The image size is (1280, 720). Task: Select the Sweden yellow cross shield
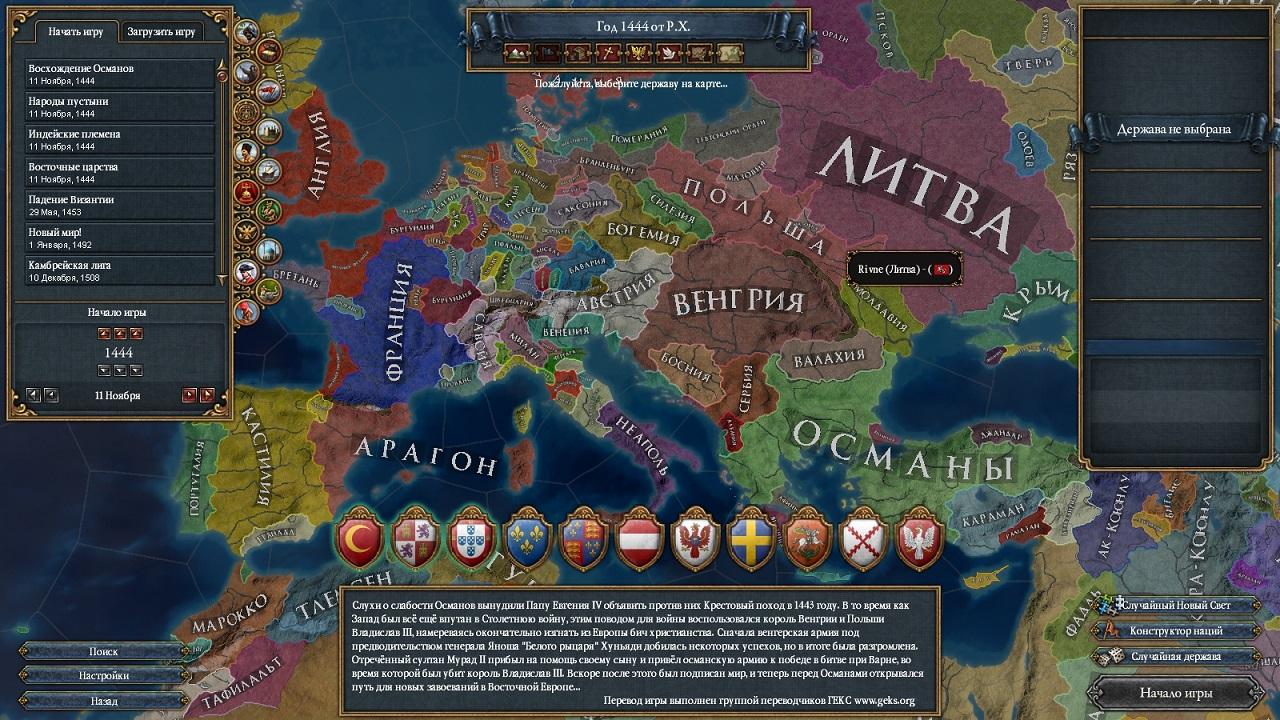[x=750, y=541]
